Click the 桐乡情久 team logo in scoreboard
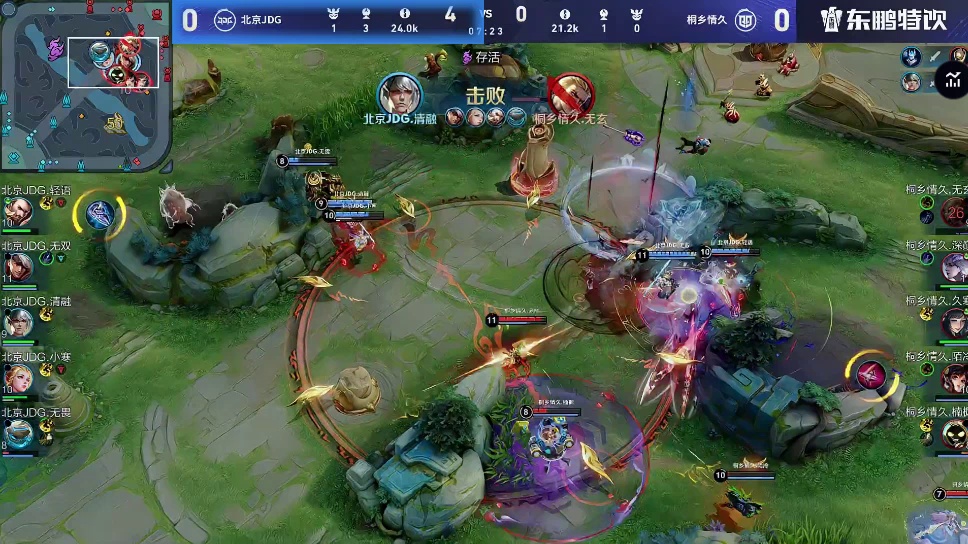The height and width of the screenshot is (544, 968). tap(746, 18)
